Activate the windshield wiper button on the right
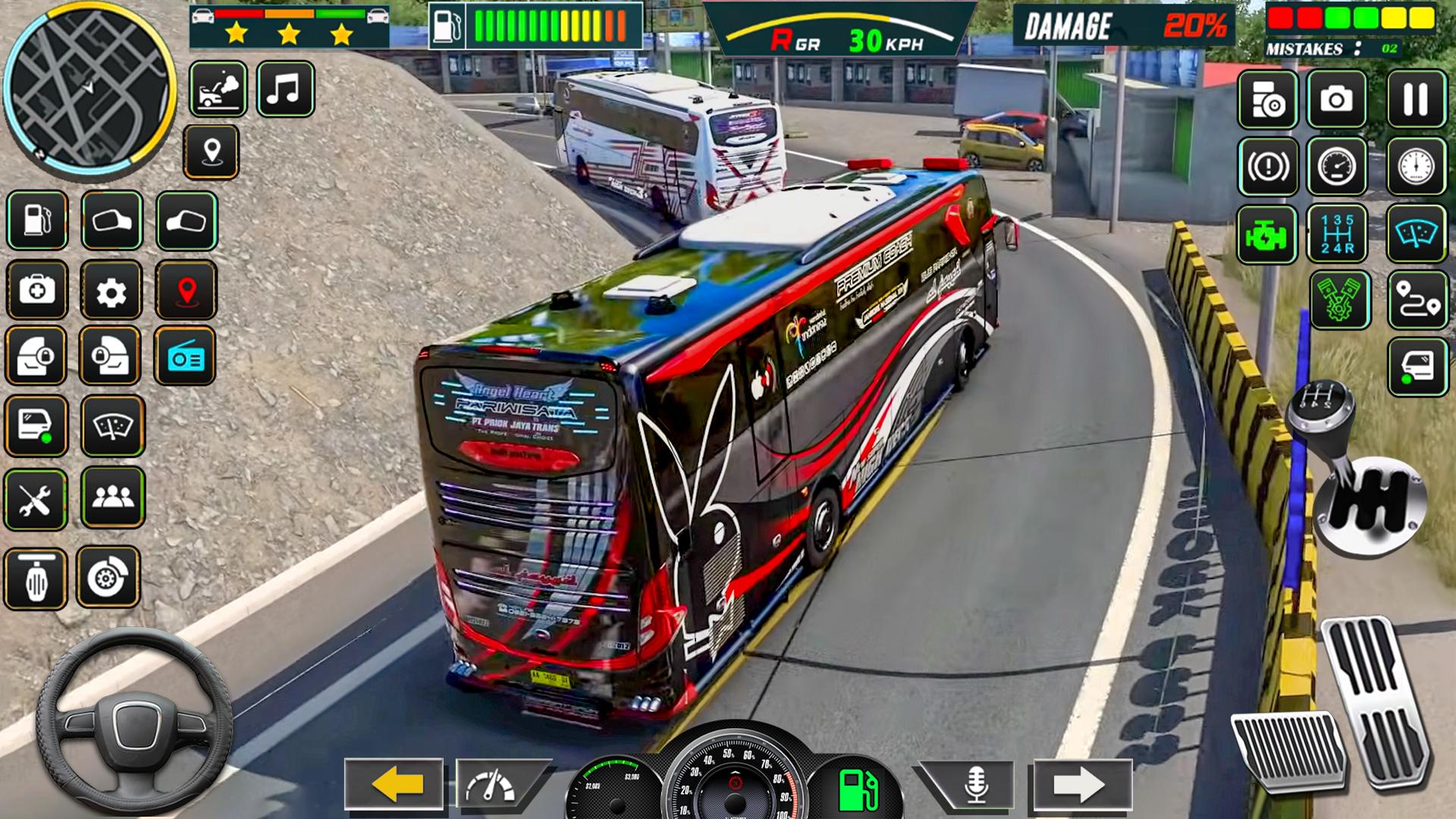Screen dimensions: 1456x819 coord(1417,234)
